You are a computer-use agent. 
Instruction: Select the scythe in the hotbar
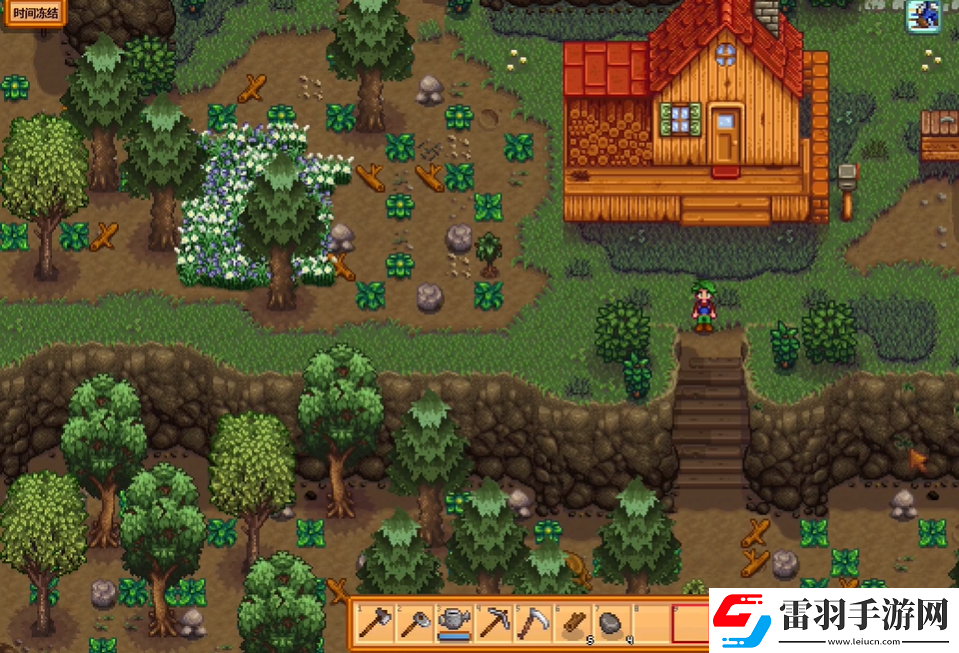pos(532,624)
